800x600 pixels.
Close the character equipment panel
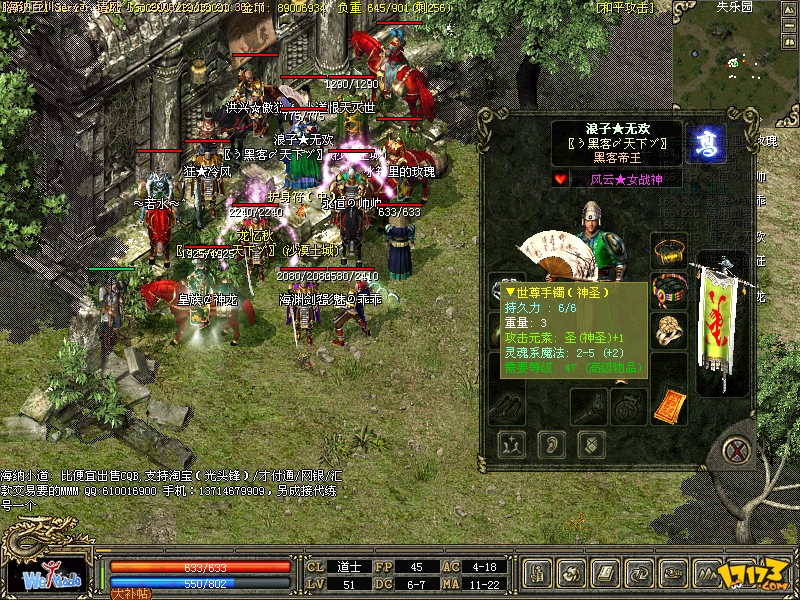tap(739, 449)
